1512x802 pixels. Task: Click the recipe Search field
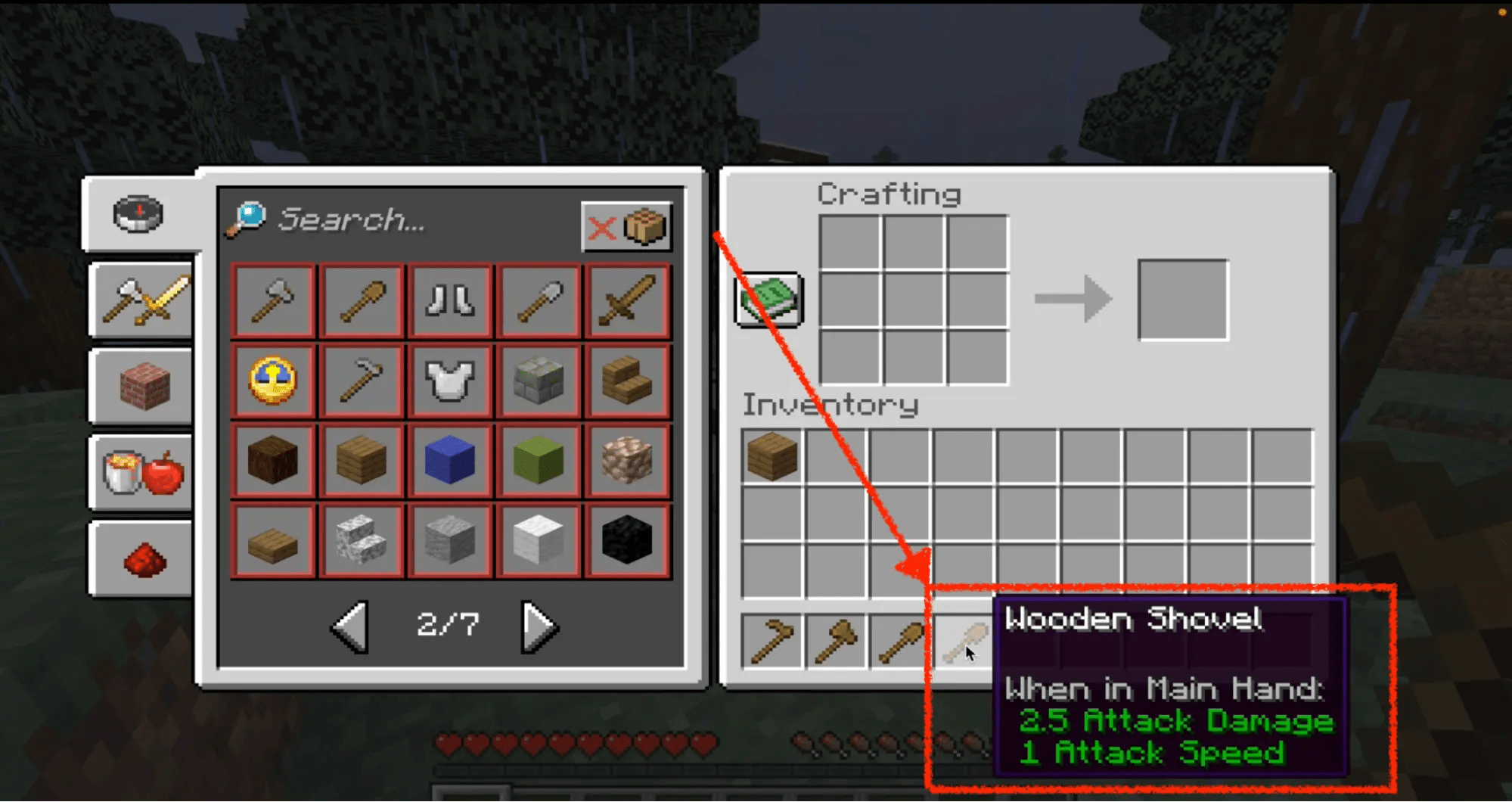355,221
